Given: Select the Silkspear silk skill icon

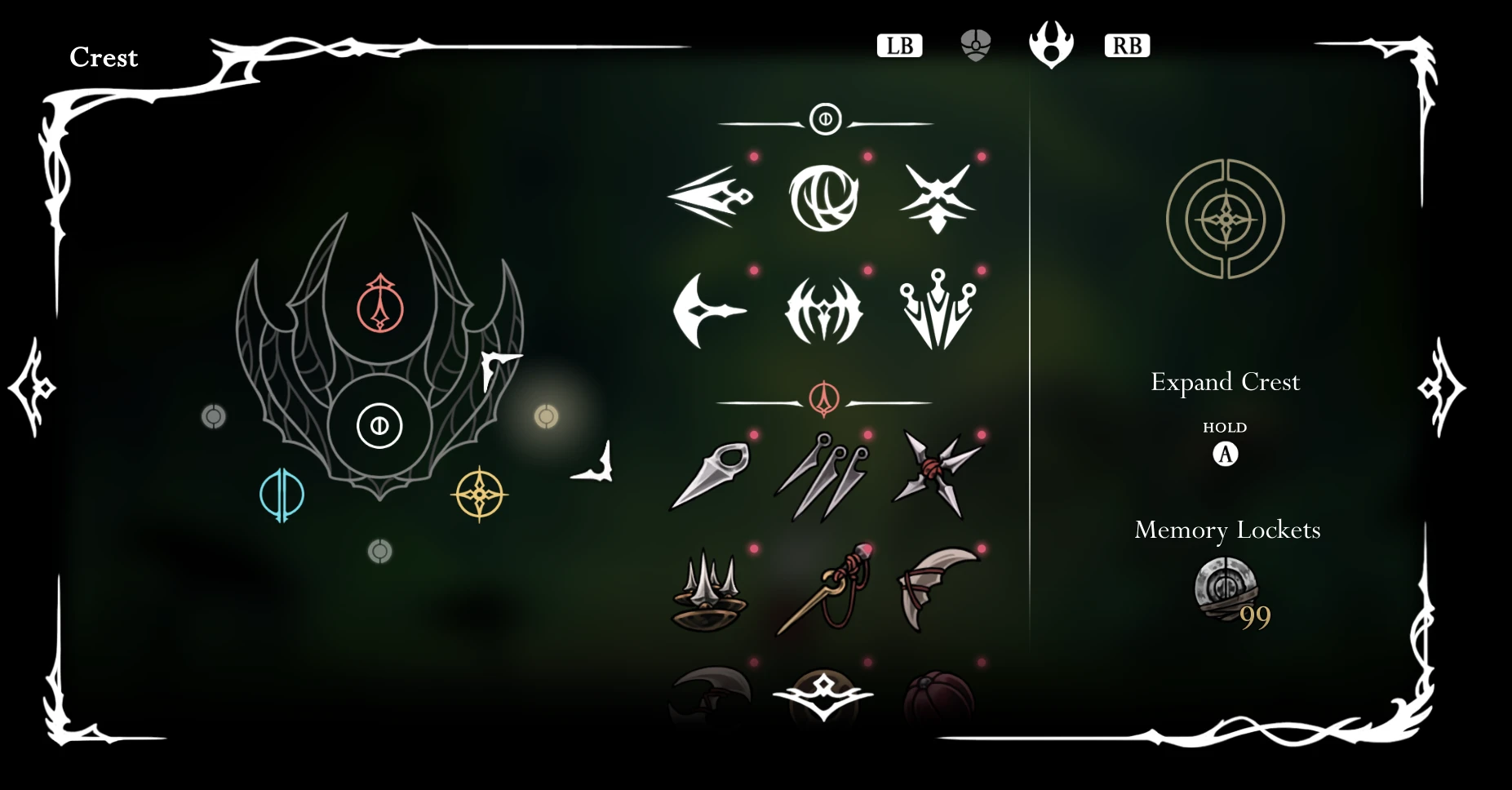Looking at the screenshot, I should (712, 196).
